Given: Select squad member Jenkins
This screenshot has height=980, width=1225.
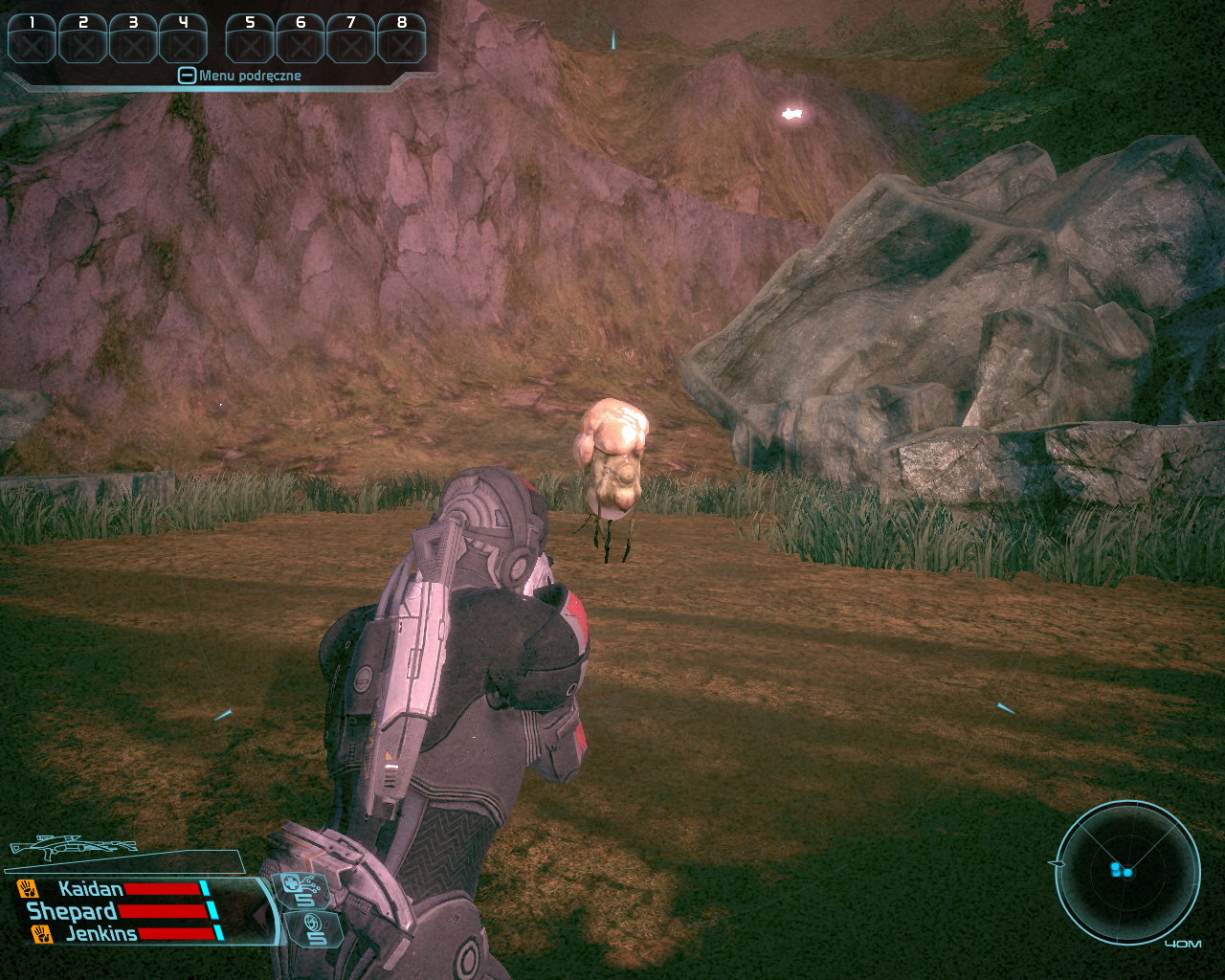Looking at the screenshot, I should pos(100,933).
